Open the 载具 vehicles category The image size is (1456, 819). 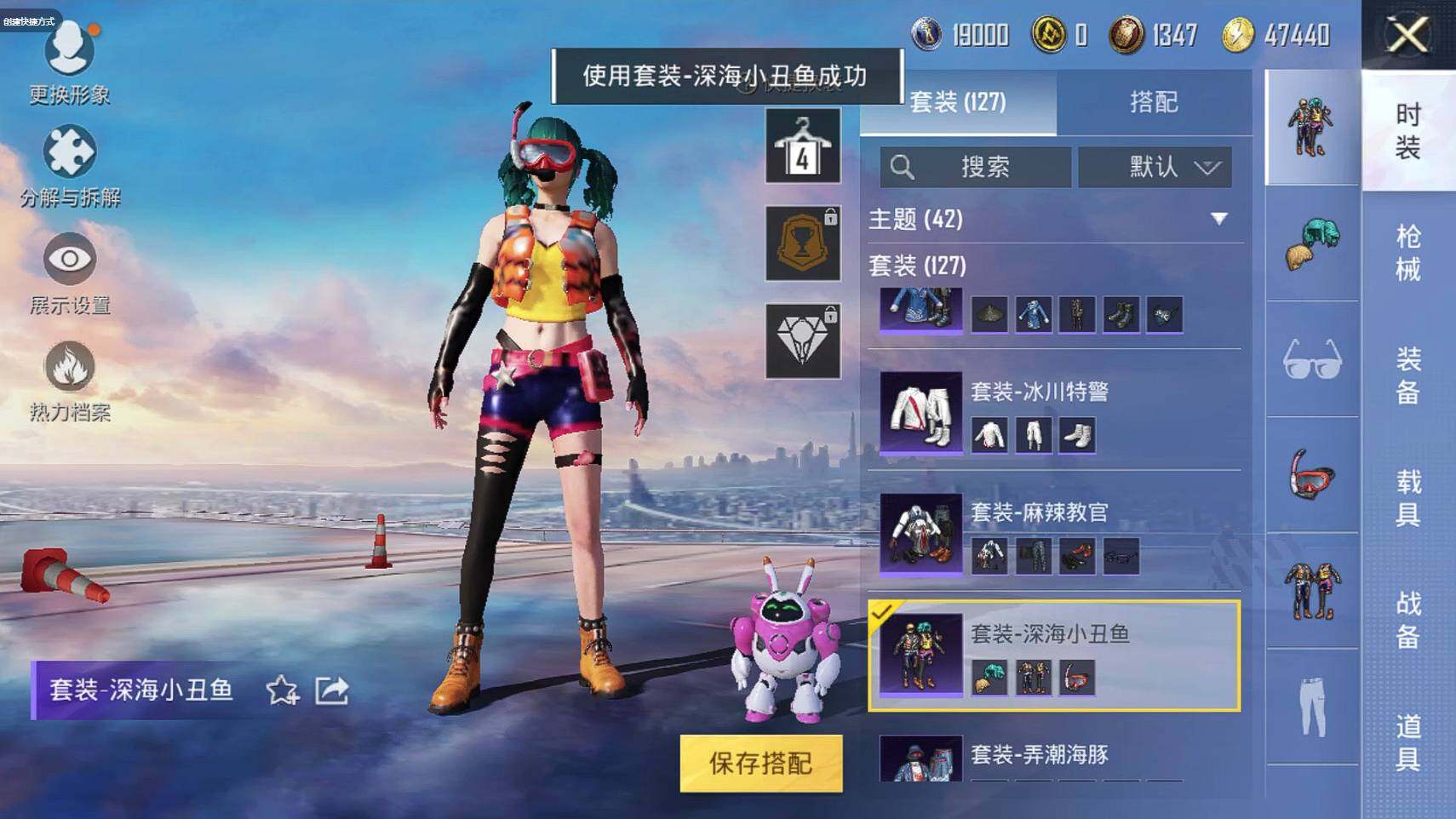[1407, 498]
